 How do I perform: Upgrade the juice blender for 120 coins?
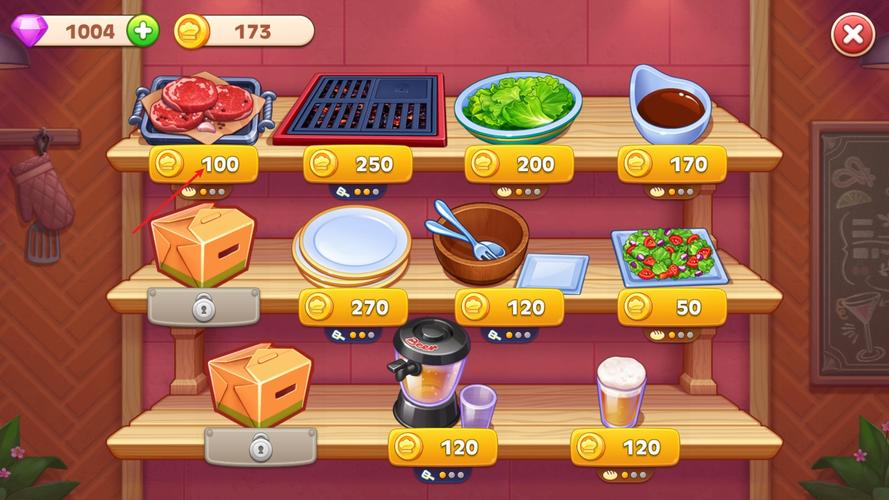tap(442, 446)
